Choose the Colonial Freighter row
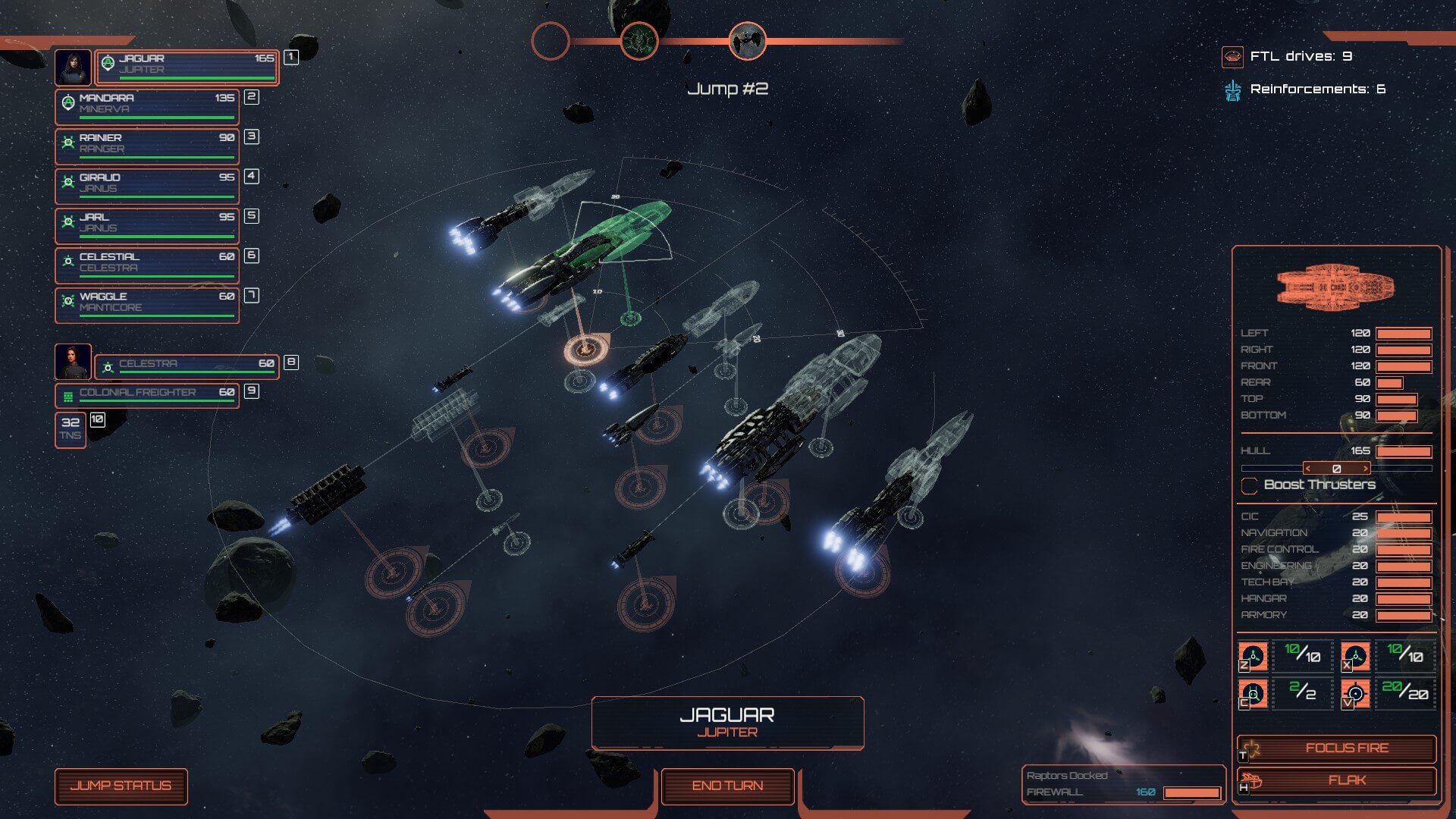This screenshot has width=1456, height=819. tap(147, 395)
